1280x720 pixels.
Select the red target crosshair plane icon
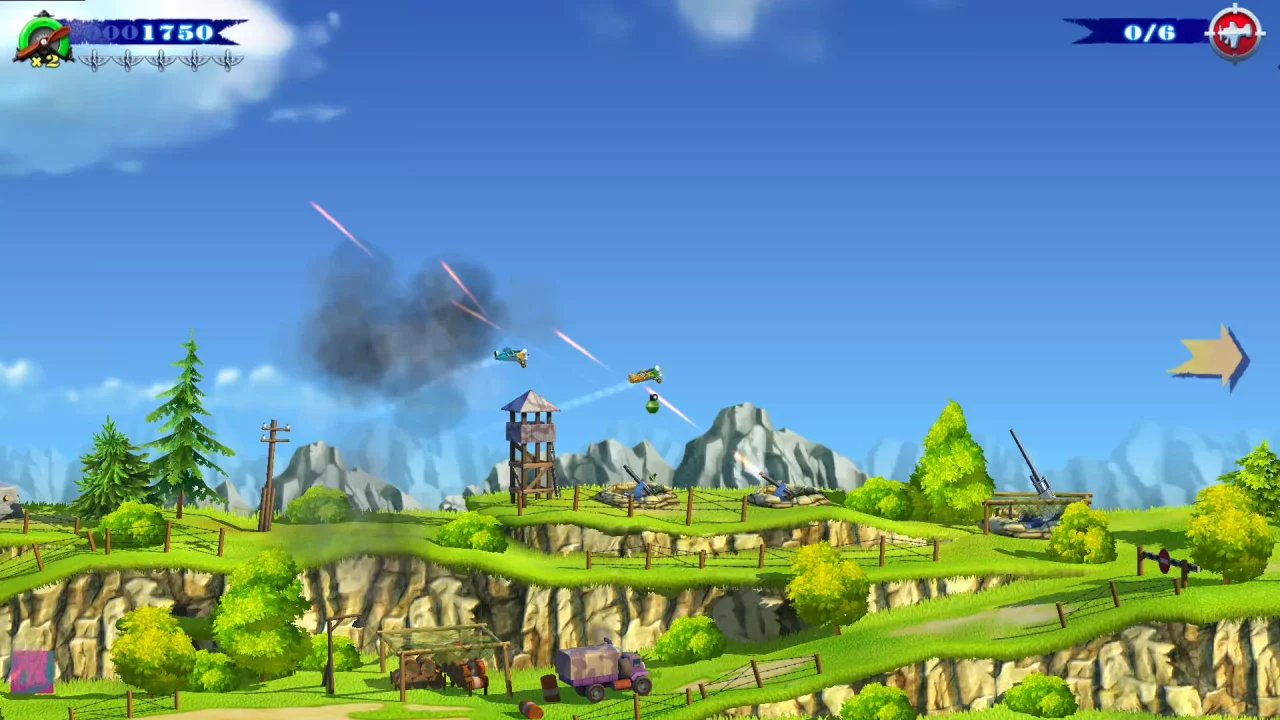pos(1233,31)
